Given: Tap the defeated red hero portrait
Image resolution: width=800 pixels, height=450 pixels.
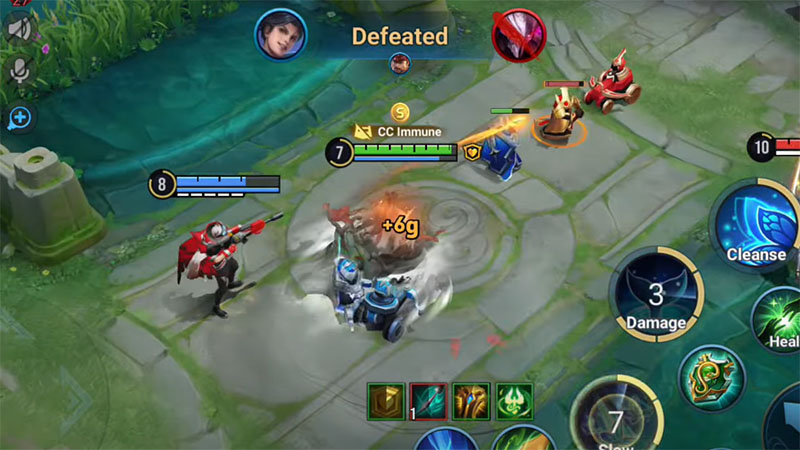Looking at the screenshot, I should tap(518, 34).
